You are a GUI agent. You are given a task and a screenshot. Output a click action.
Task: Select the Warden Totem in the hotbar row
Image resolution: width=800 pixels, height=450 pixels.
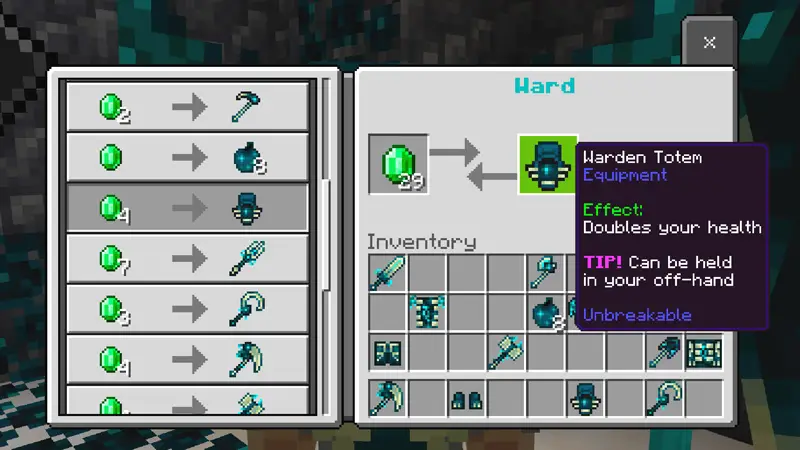pyautogui.click(x=586, y=398)
